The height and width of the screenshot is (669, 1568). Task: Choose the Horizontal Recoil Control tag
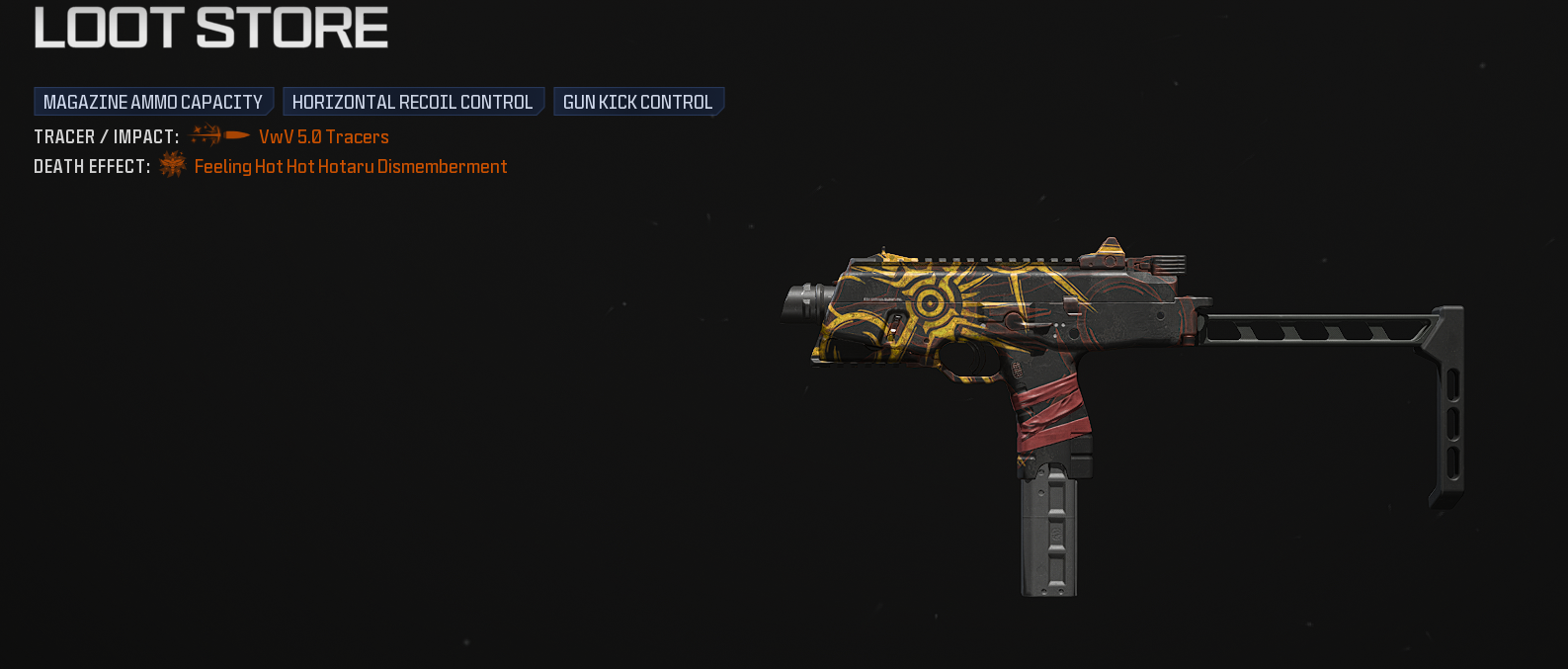[x=413, y=102]
